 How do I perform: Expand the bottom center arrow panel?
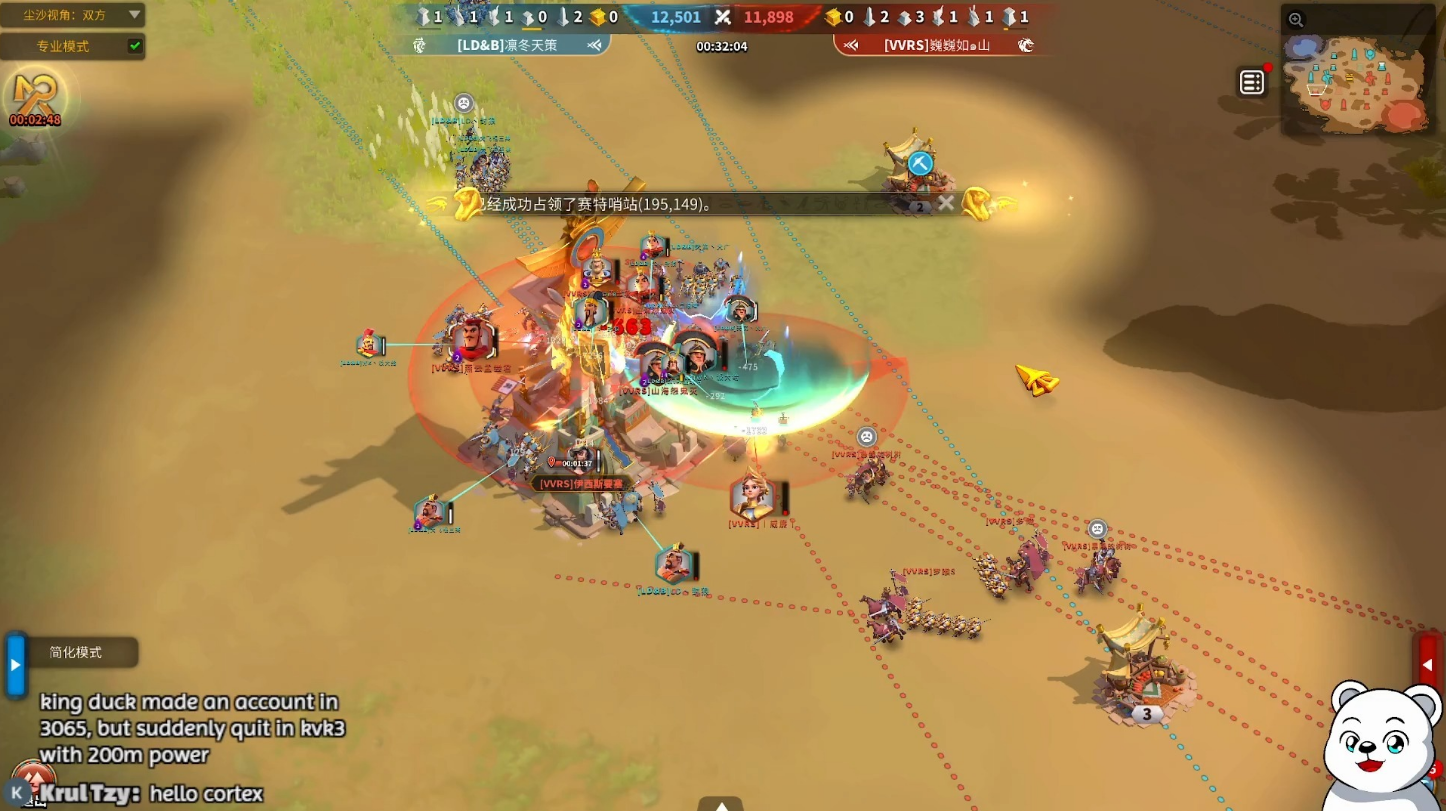pyautogui.click(x=720, y=803)
